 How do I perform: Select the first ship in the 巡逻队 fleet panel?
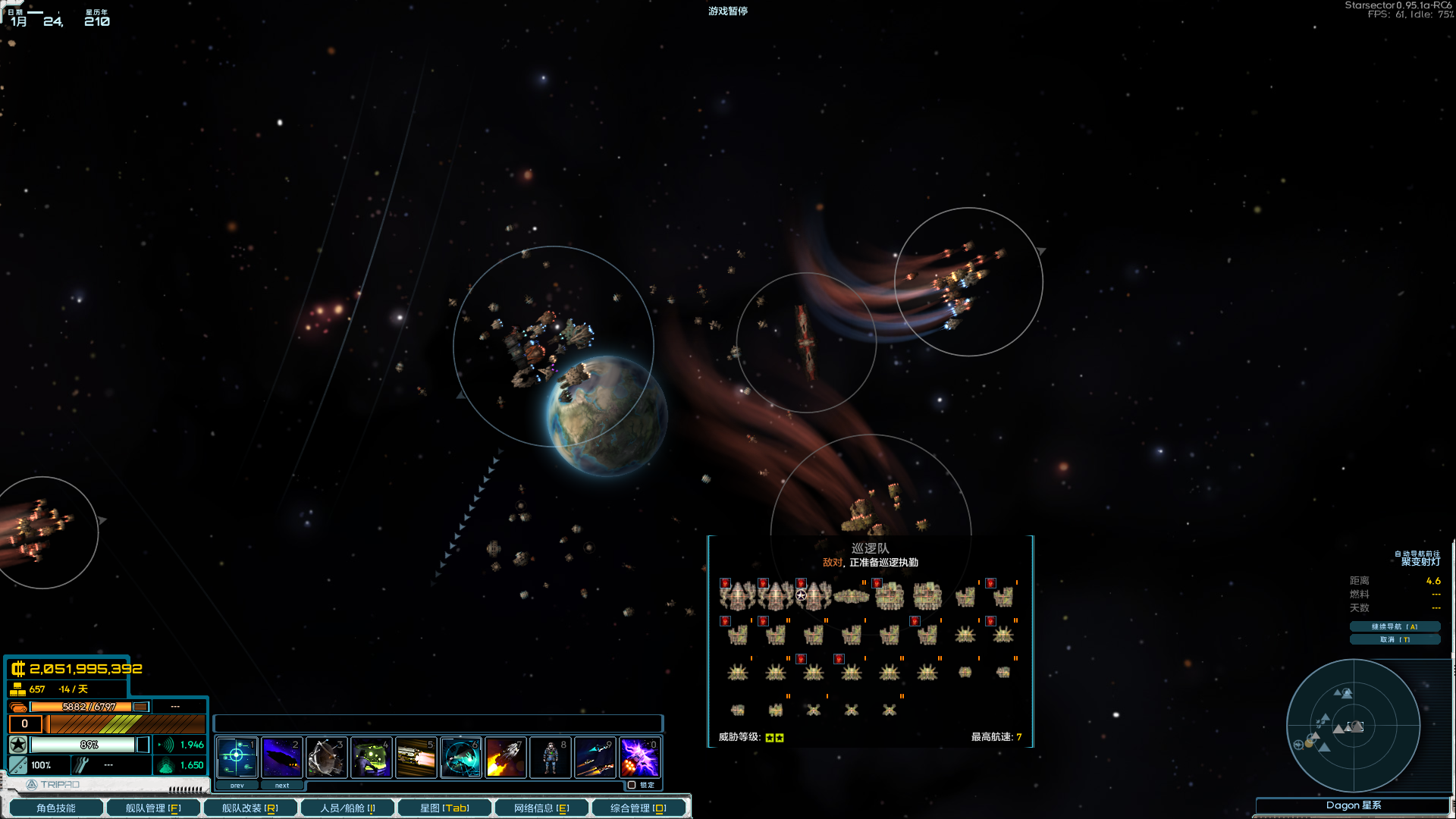click(737, 596)
